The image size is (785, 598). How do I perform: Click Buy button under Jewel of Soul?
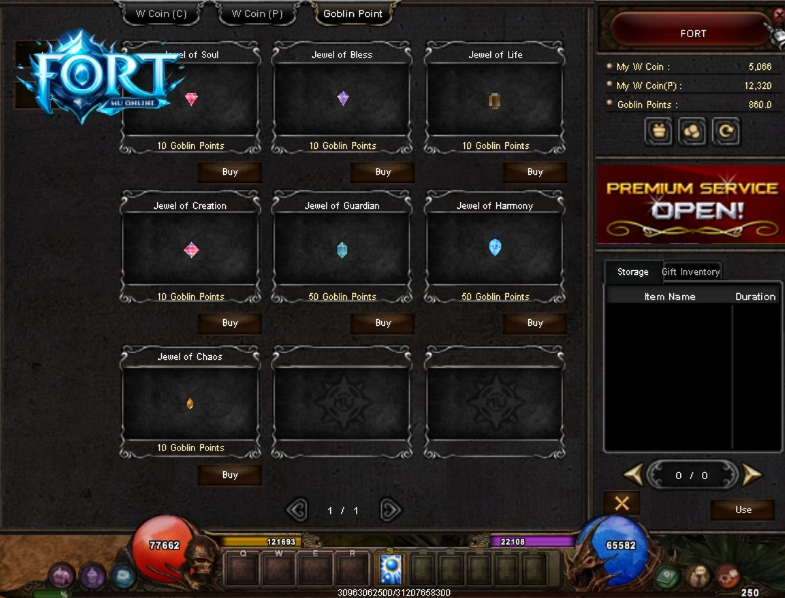(x=230, y=172)
